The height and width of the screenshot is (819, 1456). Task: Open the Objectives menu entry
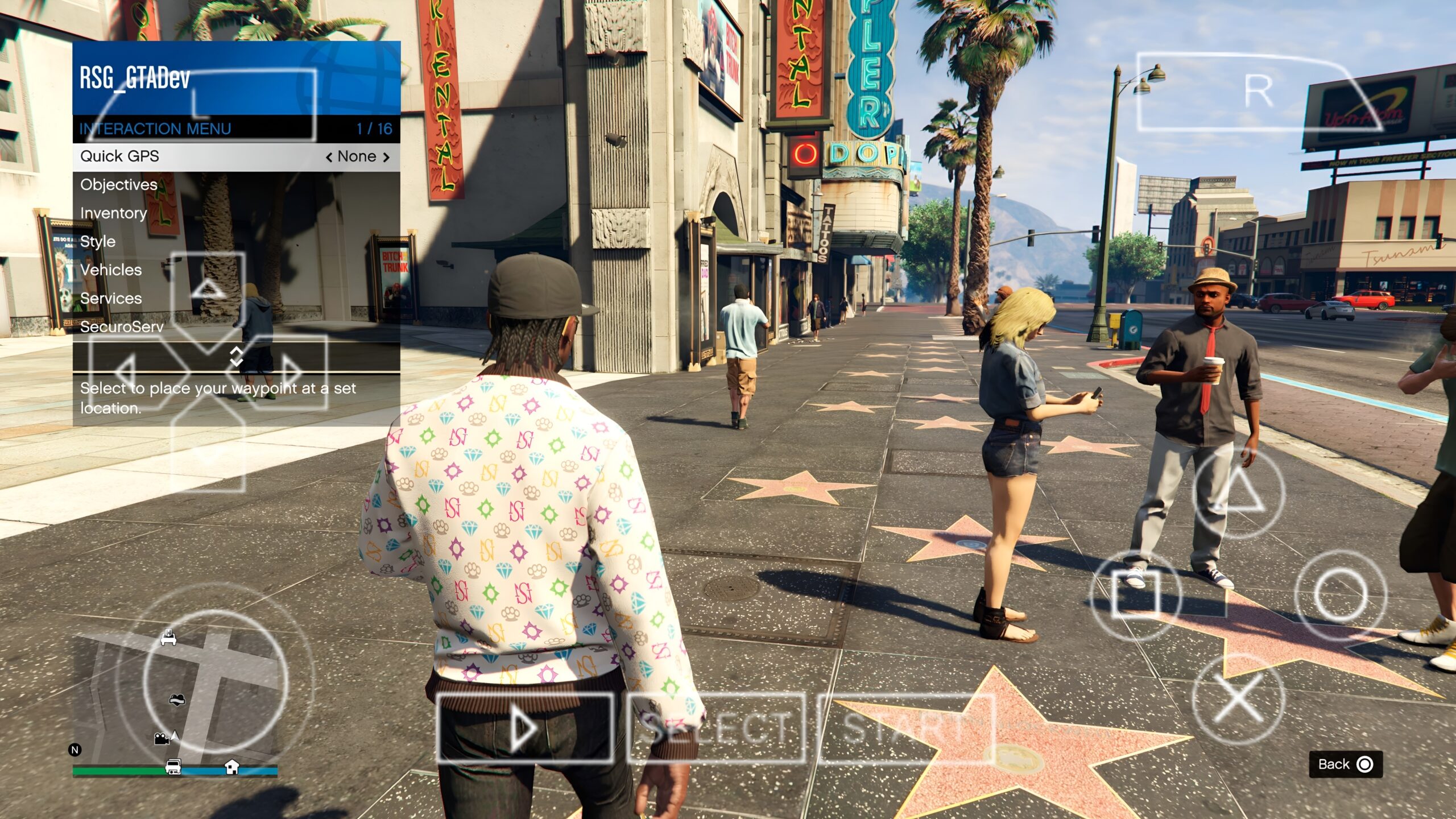click(120, 185)
